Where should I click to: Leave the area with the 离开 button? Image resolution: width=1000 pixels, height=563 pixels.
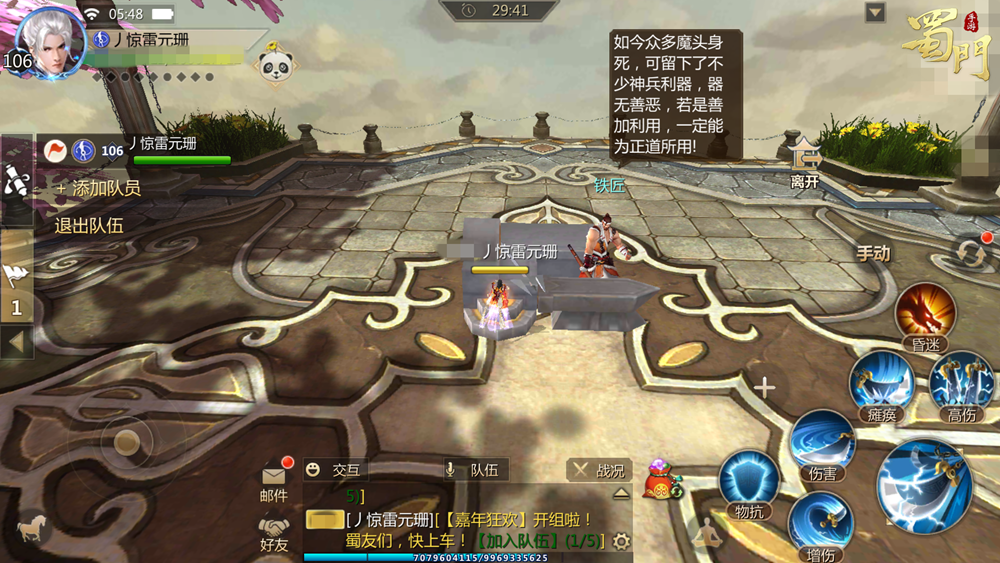pos(804,163)
